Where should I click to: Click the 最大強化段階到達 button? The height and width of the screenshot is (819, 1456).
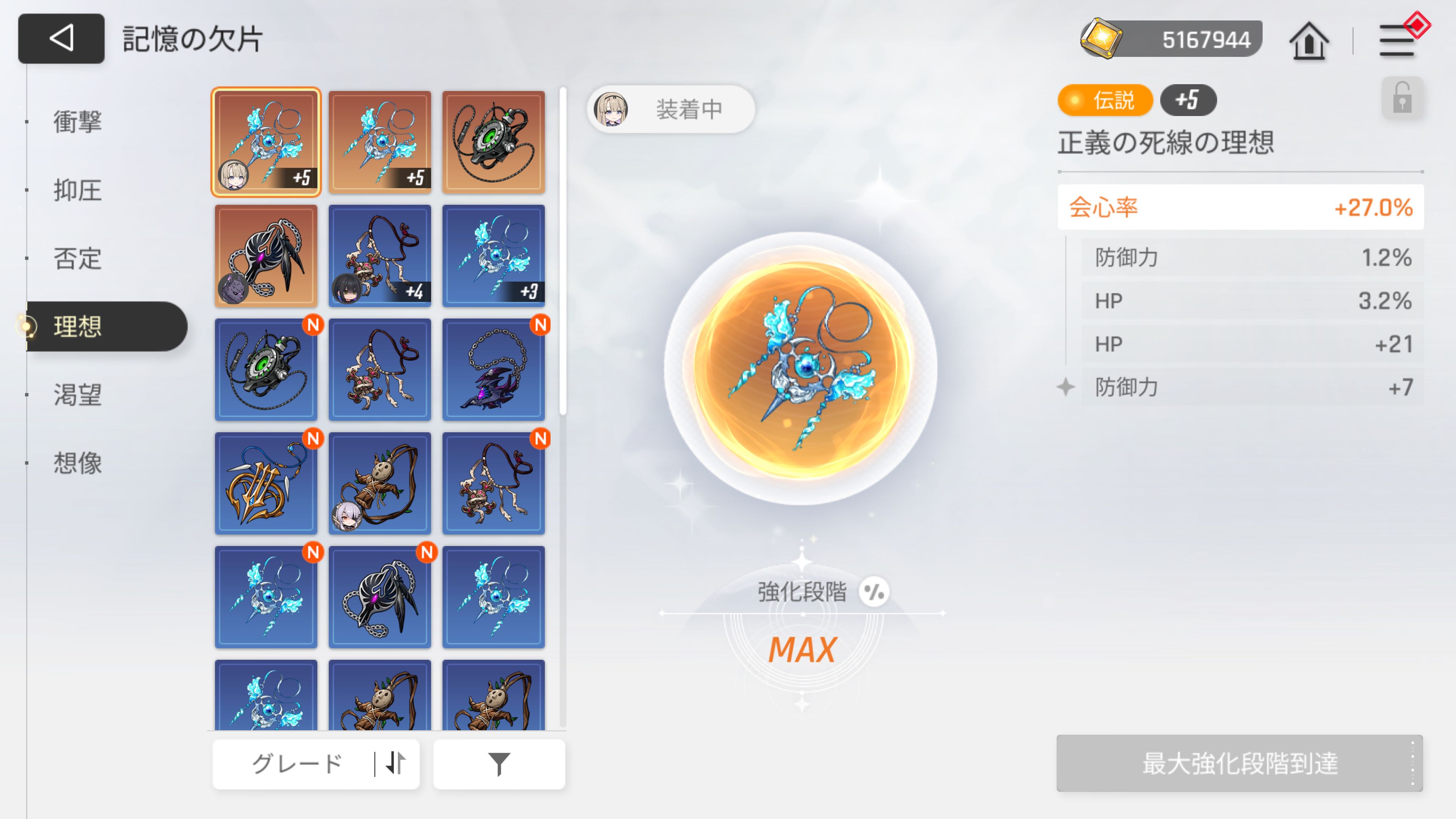1239,763
